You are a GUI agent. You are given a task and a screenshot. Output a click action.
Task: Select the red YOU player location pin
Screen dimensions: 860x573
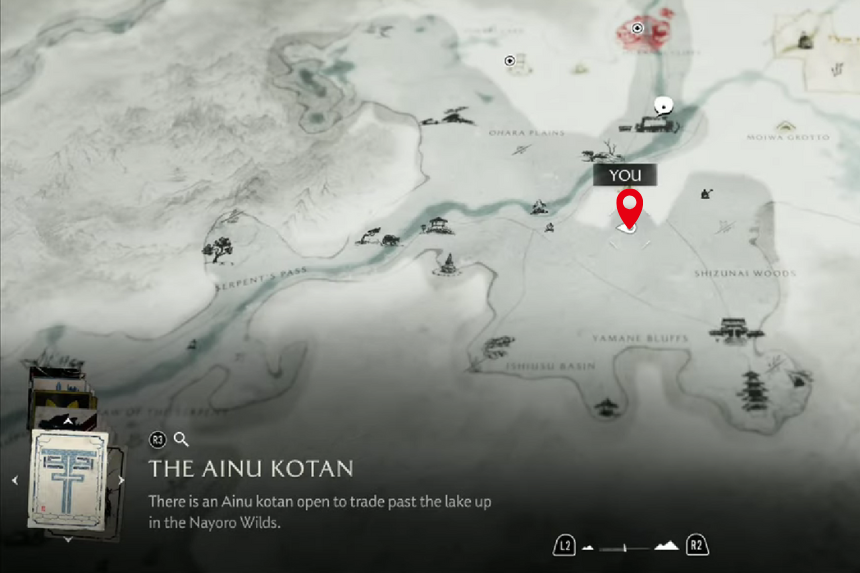pyautogui.click(x=629, y=210)
